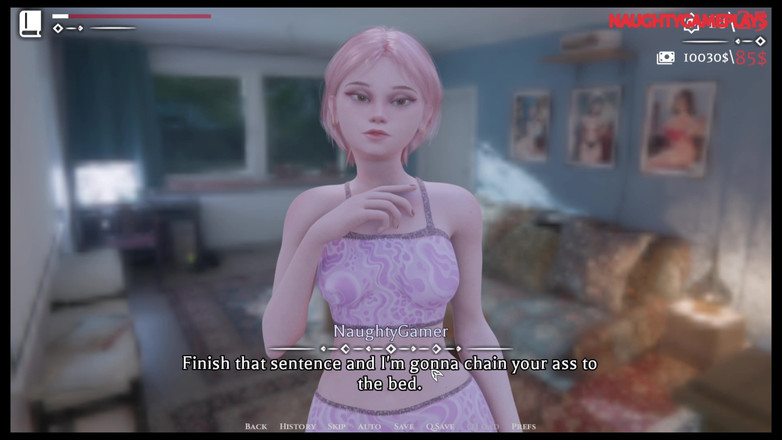Screen dimensions: 782x440
Task: Open the journal book icon
Action: (30, 23)
